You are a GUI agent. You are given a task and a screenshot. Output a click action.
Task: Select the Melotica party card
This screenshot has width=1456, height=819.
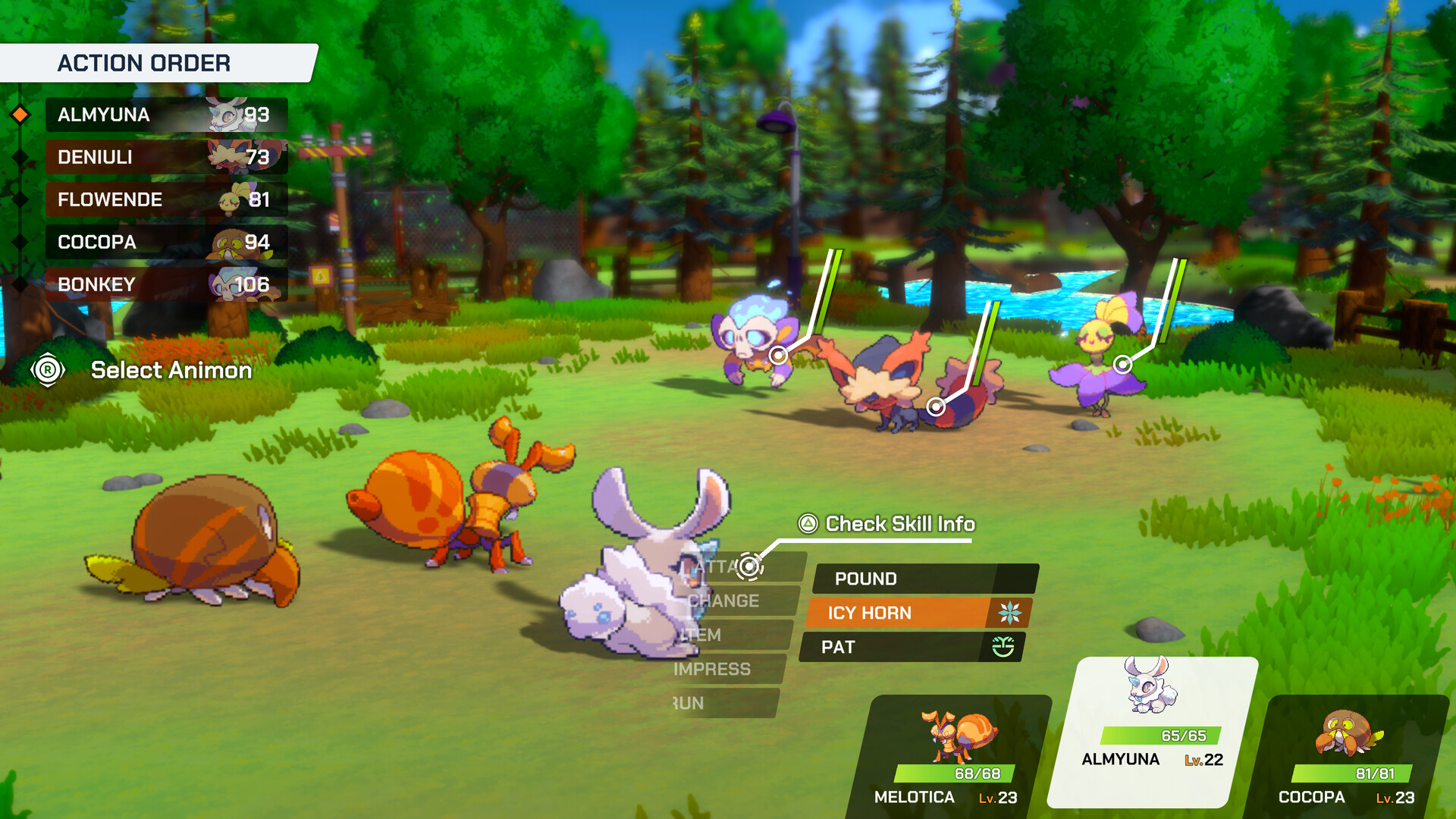tap(955, 757)
